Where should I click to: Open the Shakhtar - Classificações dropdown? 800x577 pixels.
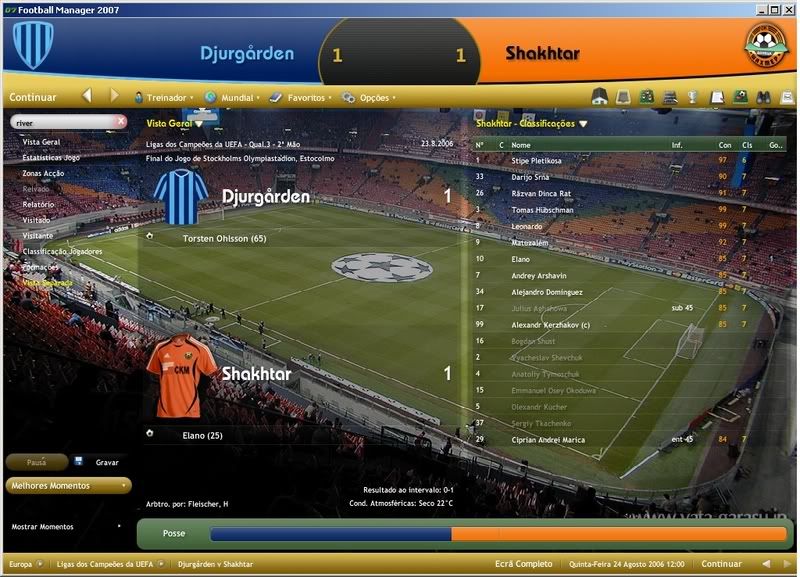click(x=531, y=124)
